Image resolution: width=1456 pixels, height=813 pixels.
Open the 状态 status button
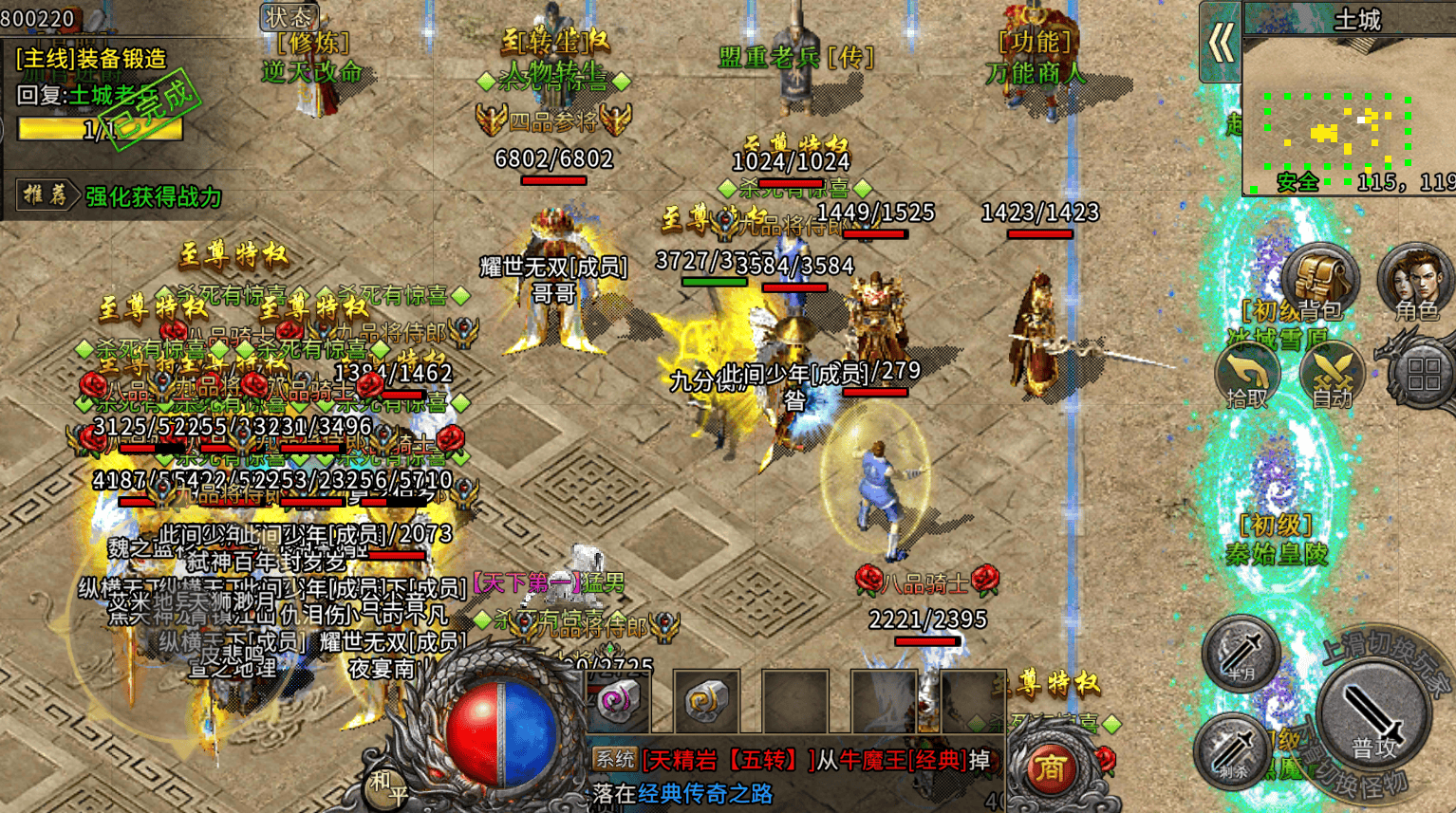289,17
